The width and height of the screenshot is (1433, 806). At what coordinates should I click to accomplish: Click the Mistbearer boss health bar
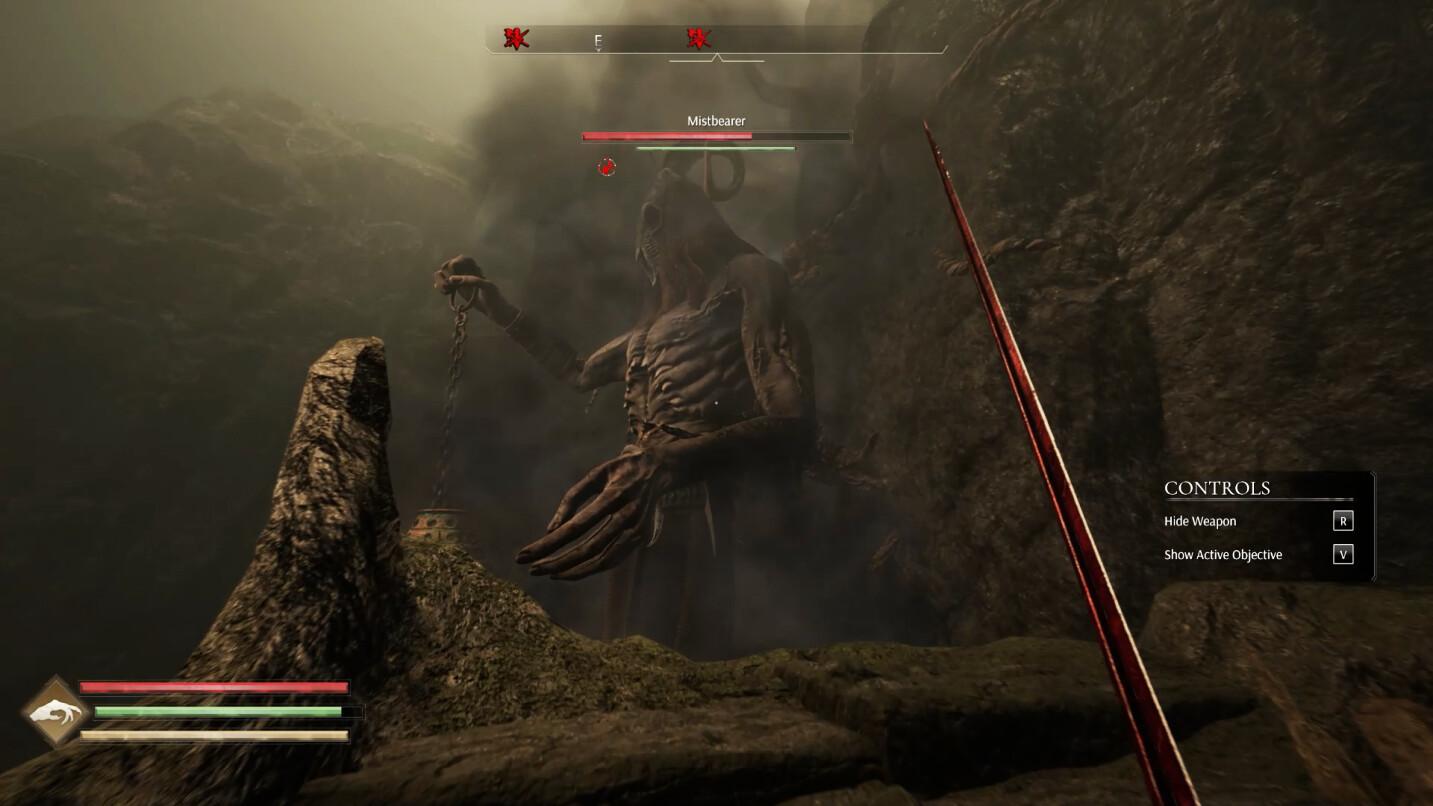[714, 136]
